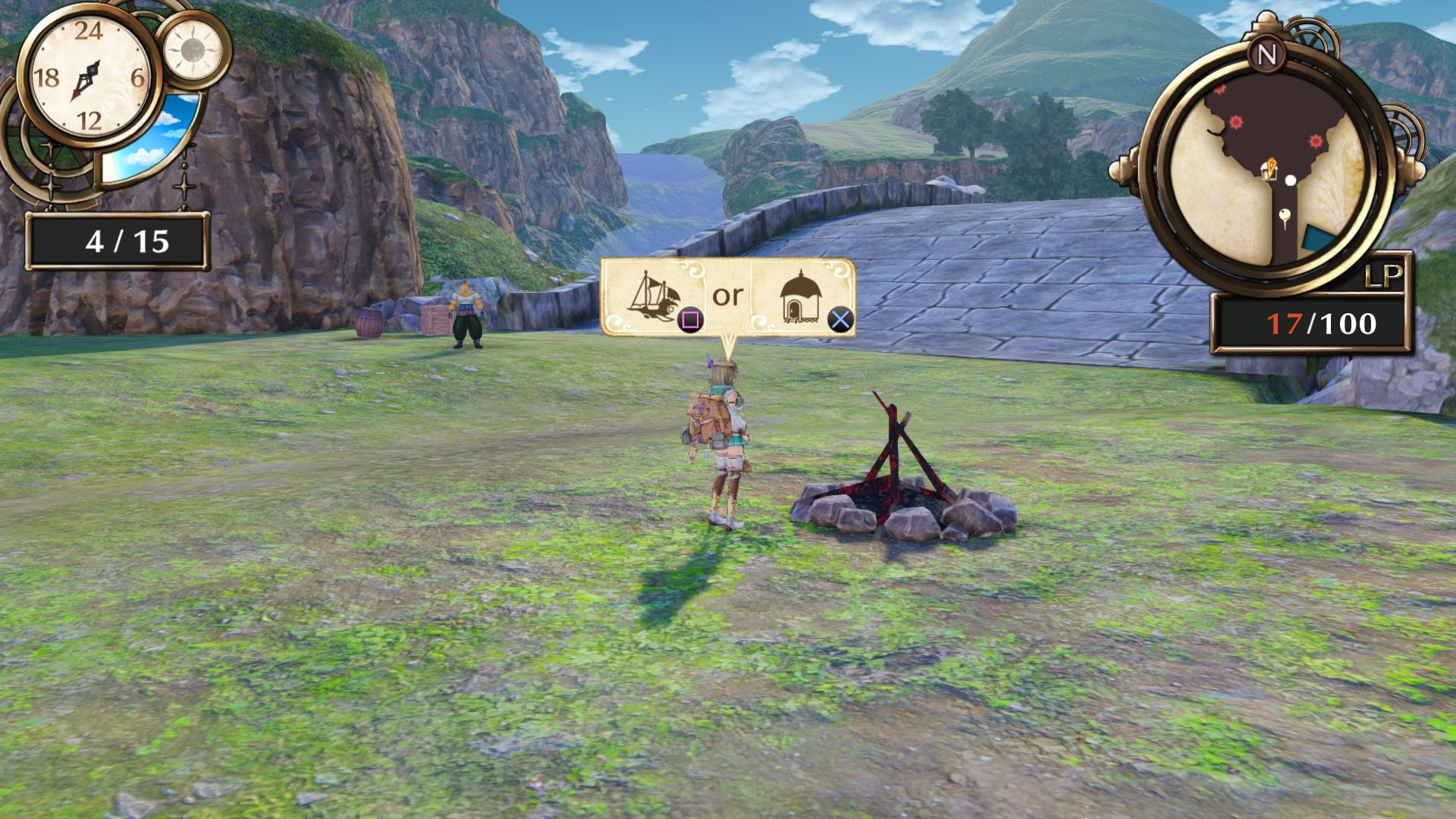The image size is (1456, 819).
Task: Click the white player dot on the minimap
Action: point(1291,179)
